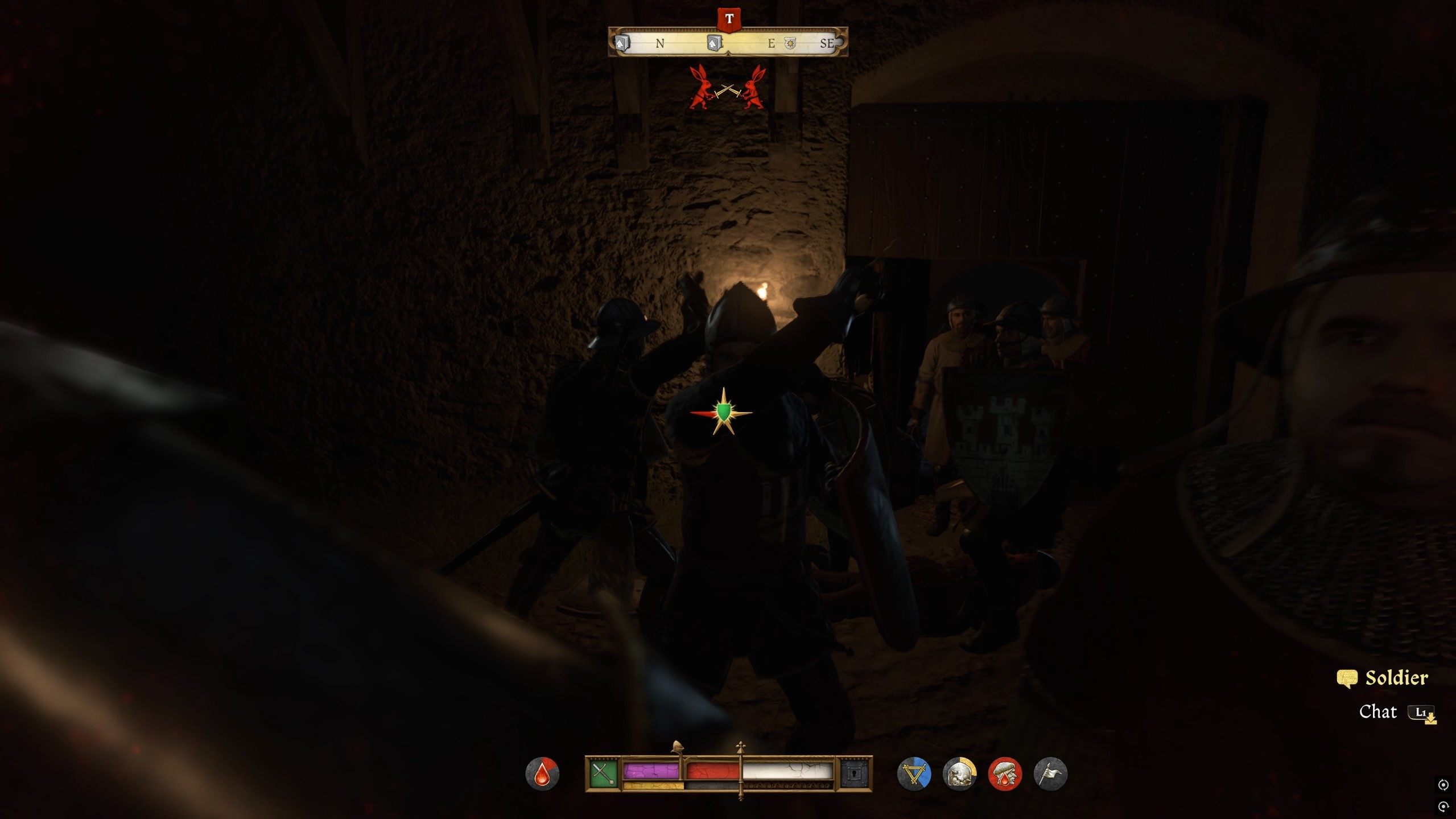Select the blood drop bleeding icon
Image resolution: width=1456 pixels, height=819 pixels.
[x=542, y=774]
